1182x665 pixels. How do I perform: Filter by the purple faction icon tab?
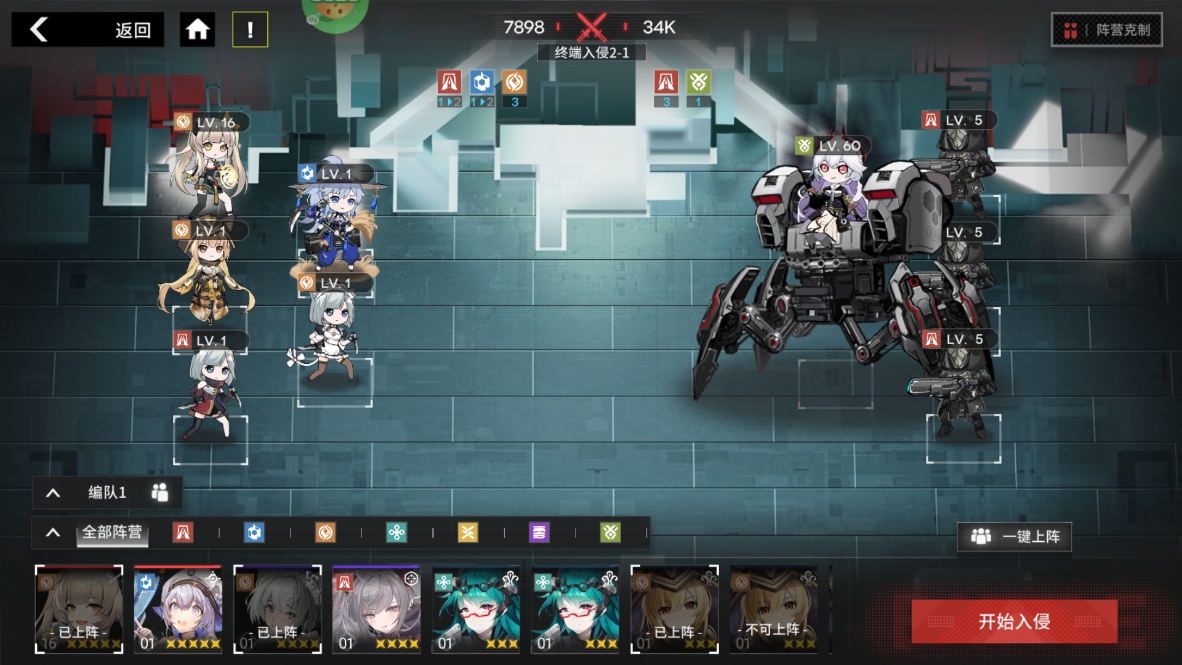pos(539,533)
